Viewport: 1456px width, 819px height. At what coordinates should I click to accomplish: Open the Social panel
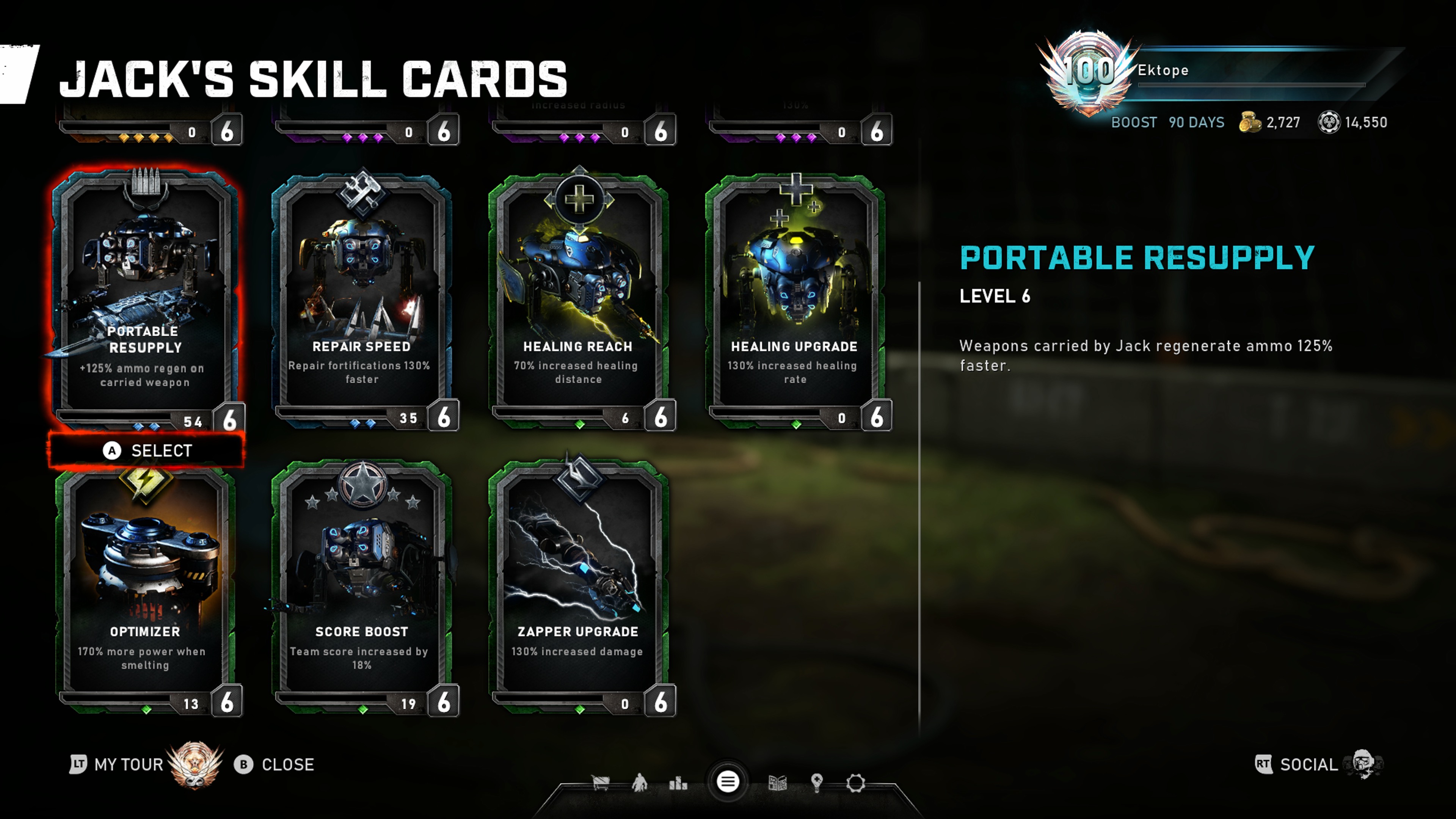[x=1308, y=765]
